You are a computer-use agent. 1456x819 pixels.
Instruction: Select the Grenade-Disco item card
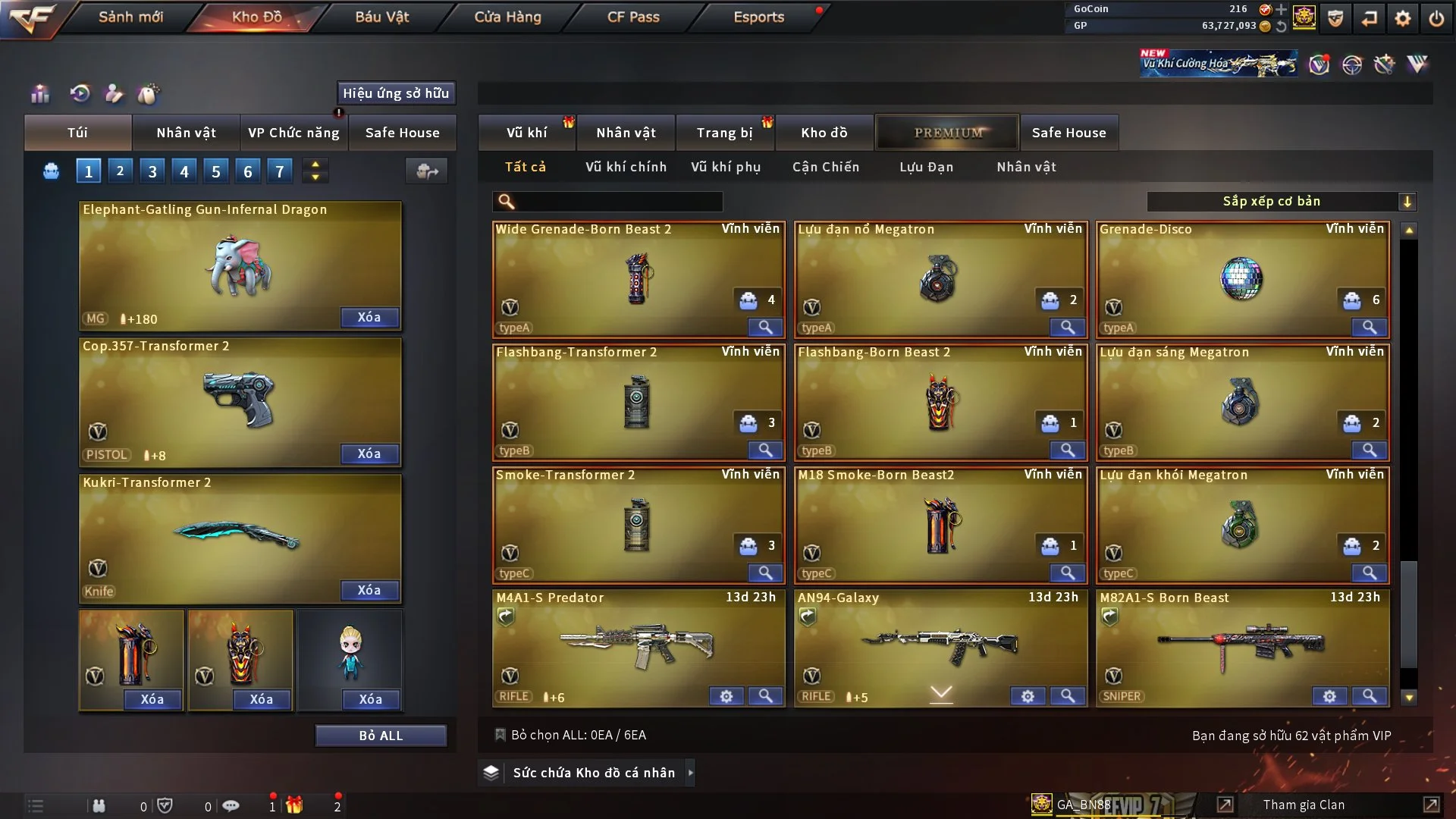pos(1241,278)
